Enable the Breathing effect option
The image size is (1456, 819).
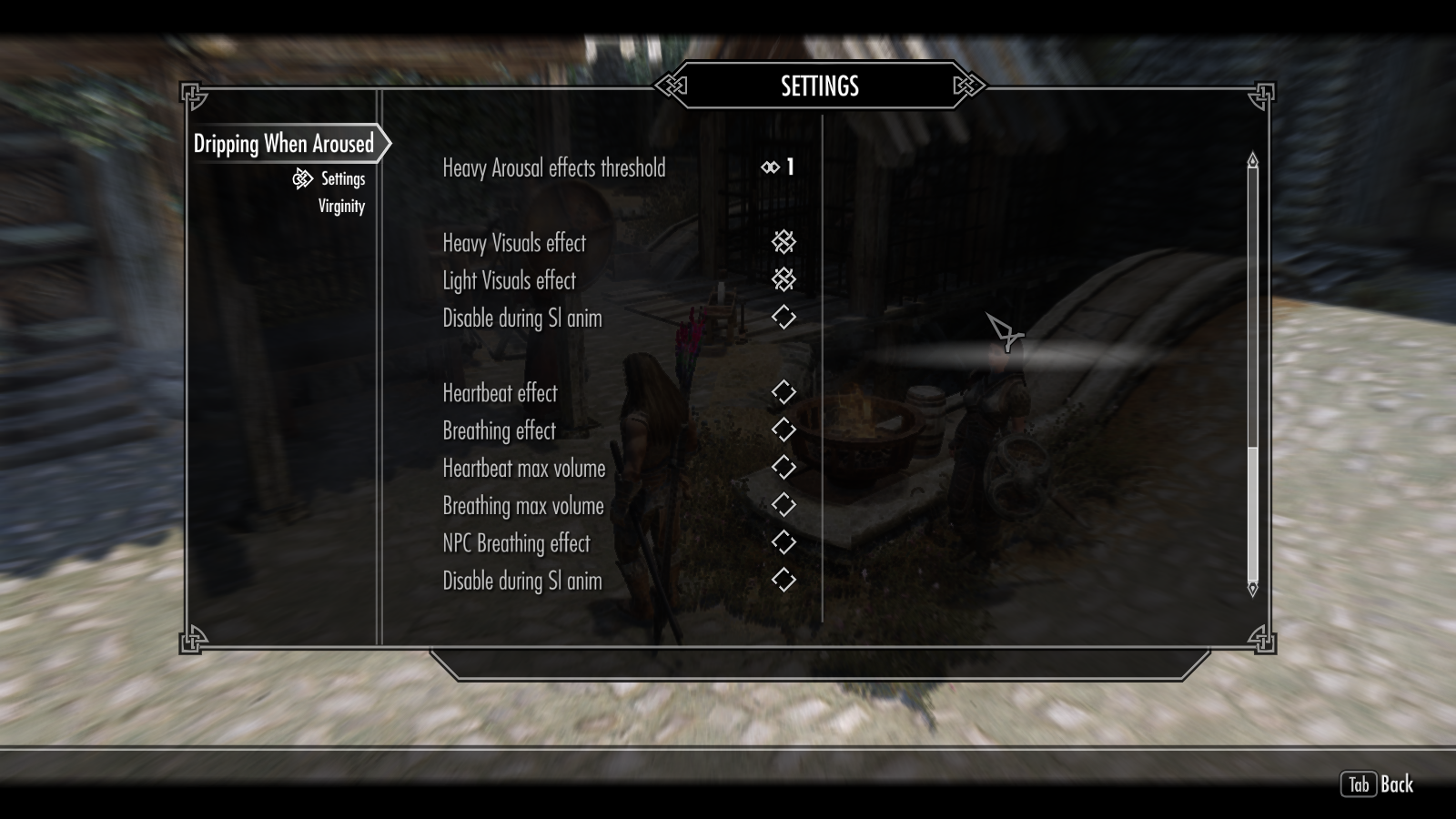(x=784, y=430)
